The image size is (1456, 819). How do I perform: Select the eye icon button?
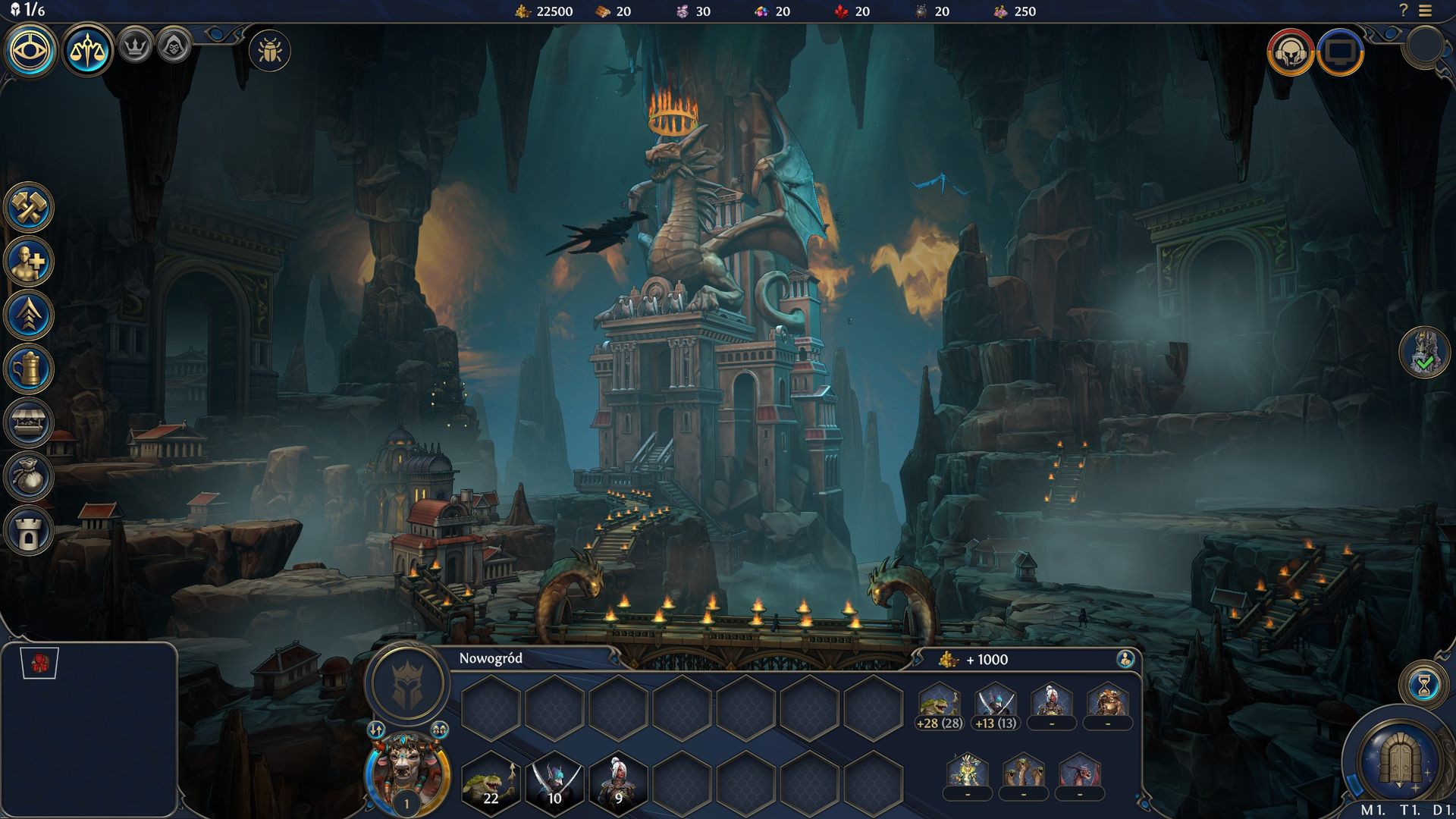click(x=31, y=51)
